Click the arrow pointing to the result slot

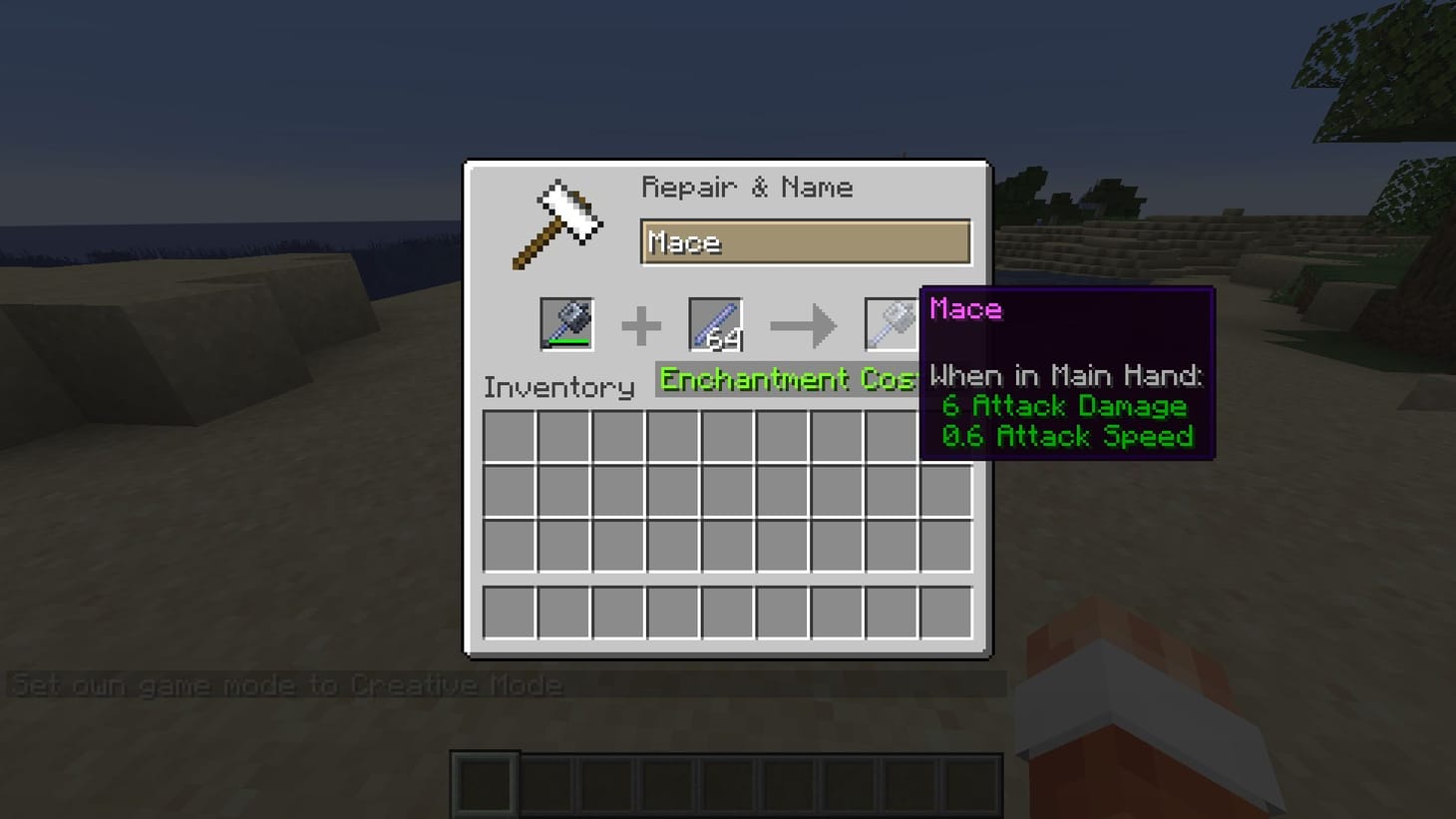click(x=804, y=323)
